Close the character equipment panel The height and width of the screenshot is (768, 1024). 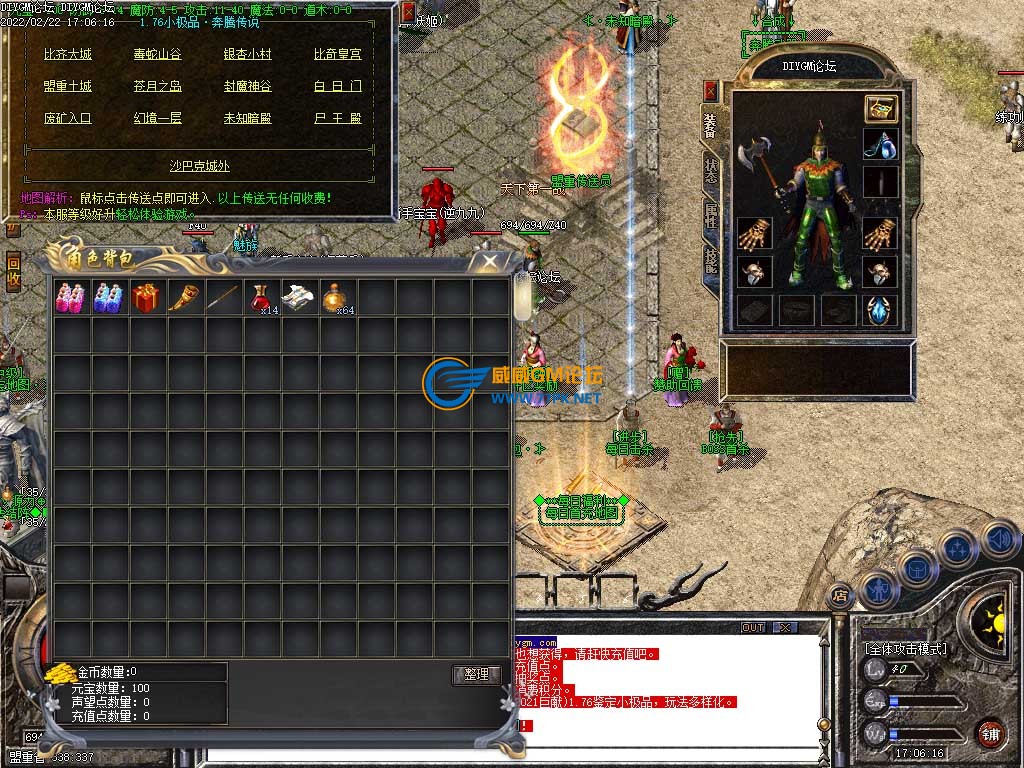711,91
